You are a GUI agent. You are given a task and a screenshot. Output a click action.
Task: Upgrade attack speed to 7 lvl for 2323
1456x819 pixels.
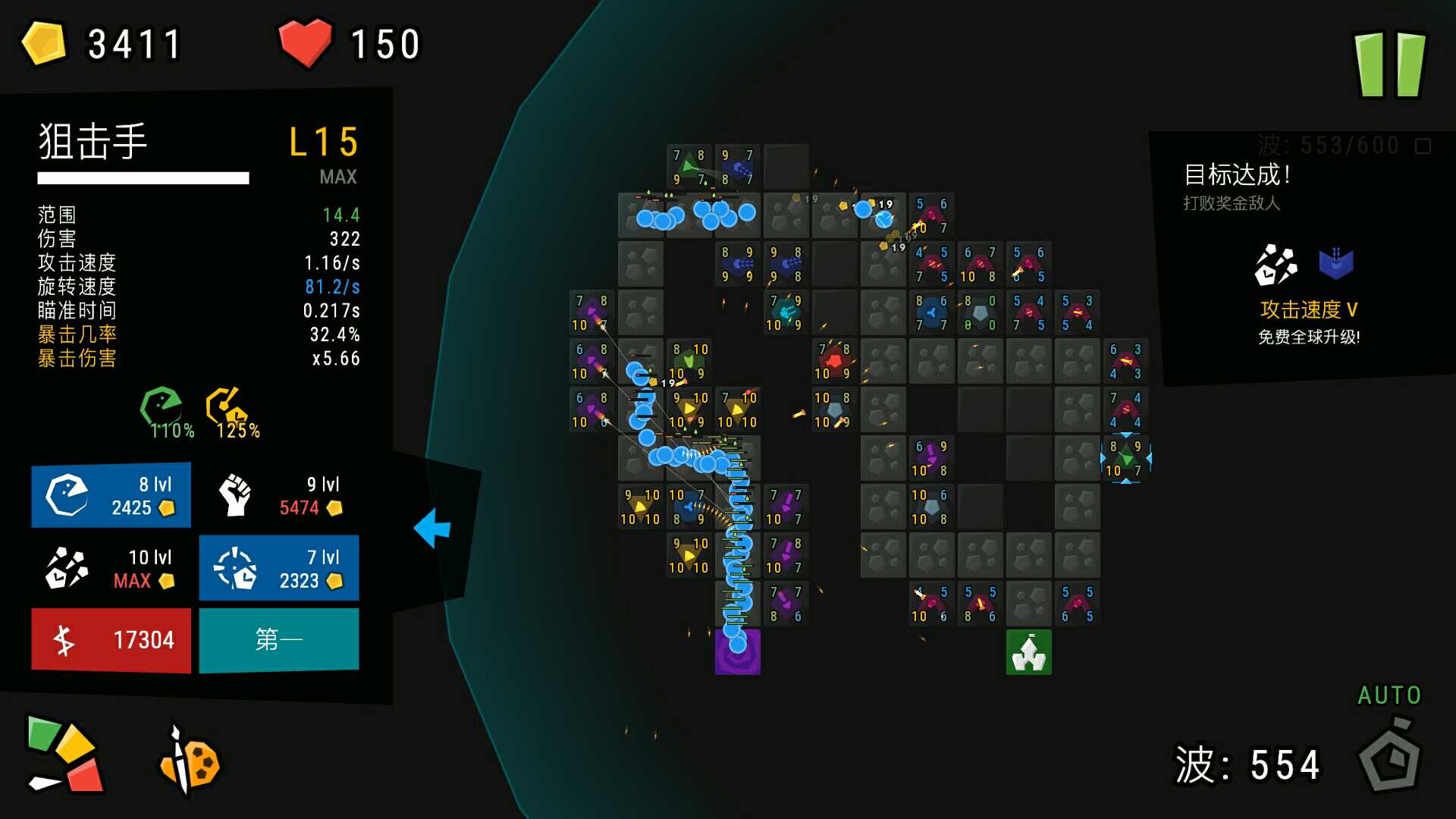pyautogui.click(x=278, y=567)
